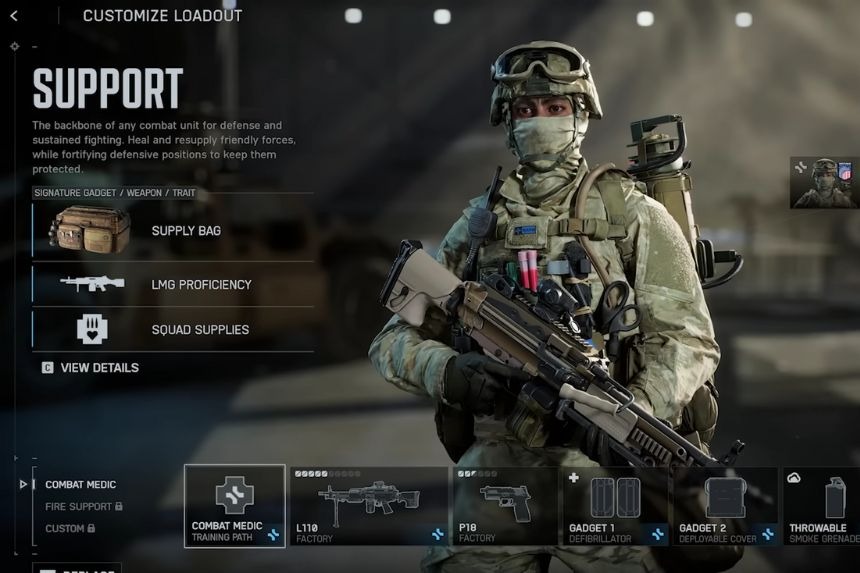The image size is (860, 573).
Task: Select the Combat Medic loadout preset
Action: coord(81,485)
